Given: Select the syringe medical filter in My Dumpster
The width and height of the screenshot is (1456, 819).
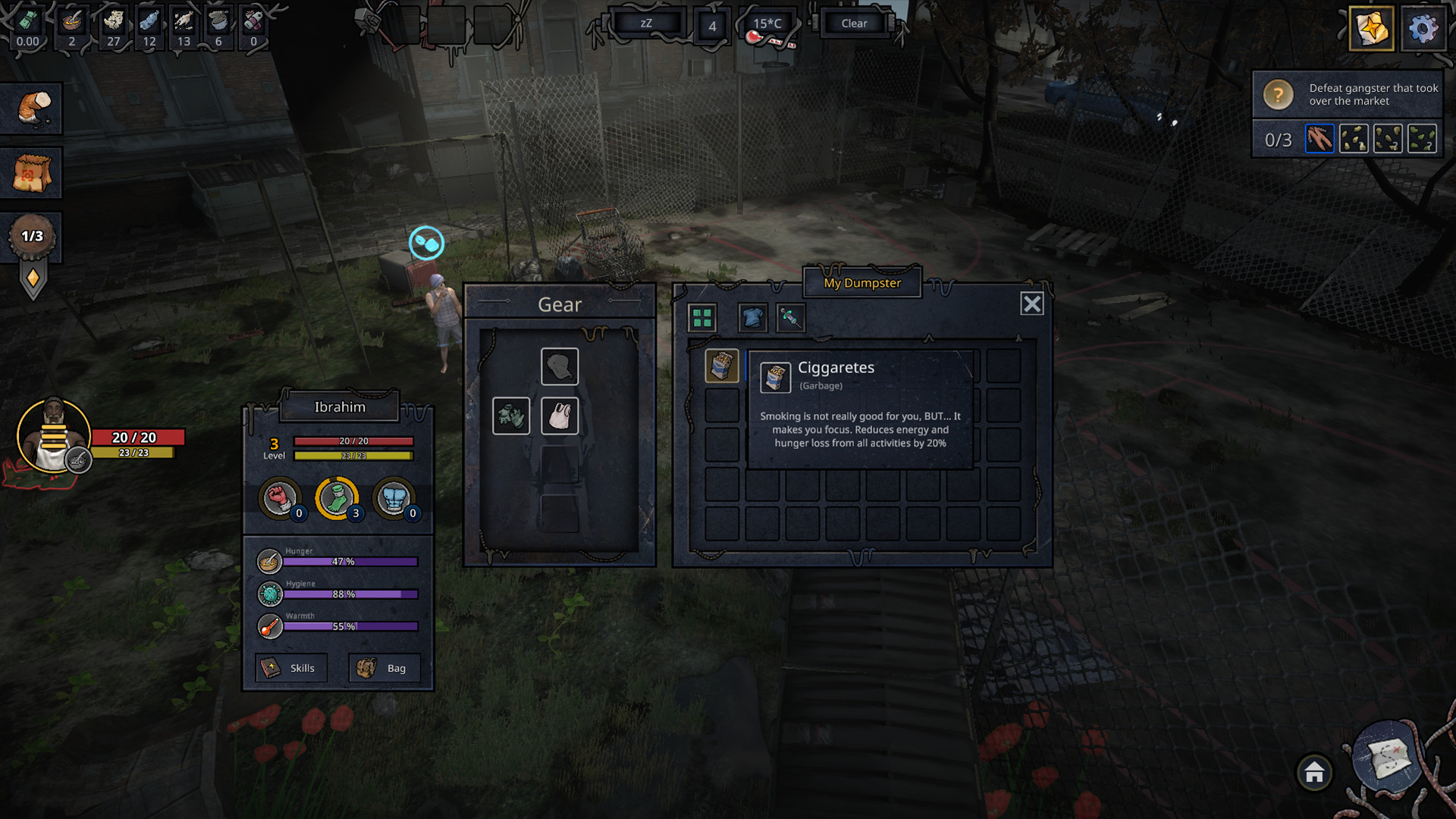Looking at the screenshot, I should pos(789,318).
